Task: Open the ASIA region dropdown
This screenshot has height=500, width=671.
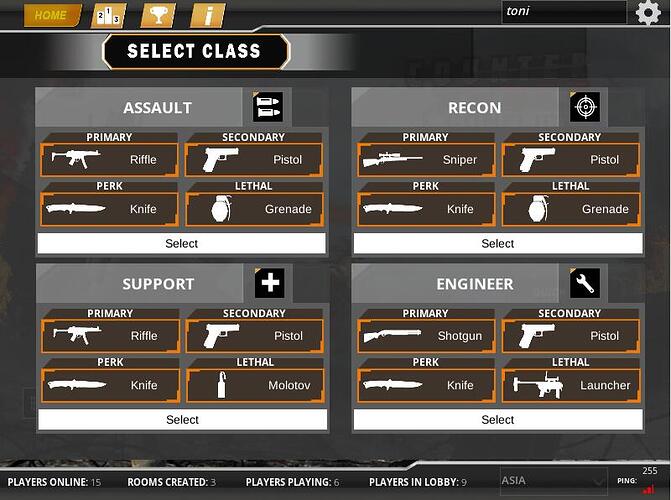Action: click(x=552, y=481)
